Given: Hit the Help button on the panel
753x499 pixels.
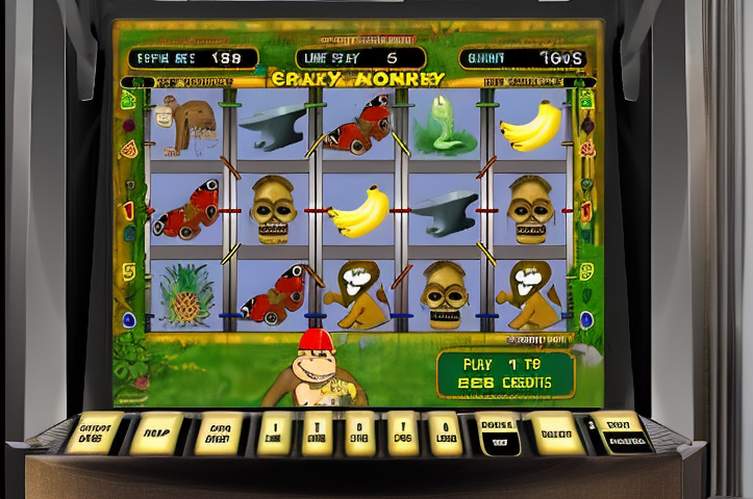Looking at the screenshot, I should (156, 433).
